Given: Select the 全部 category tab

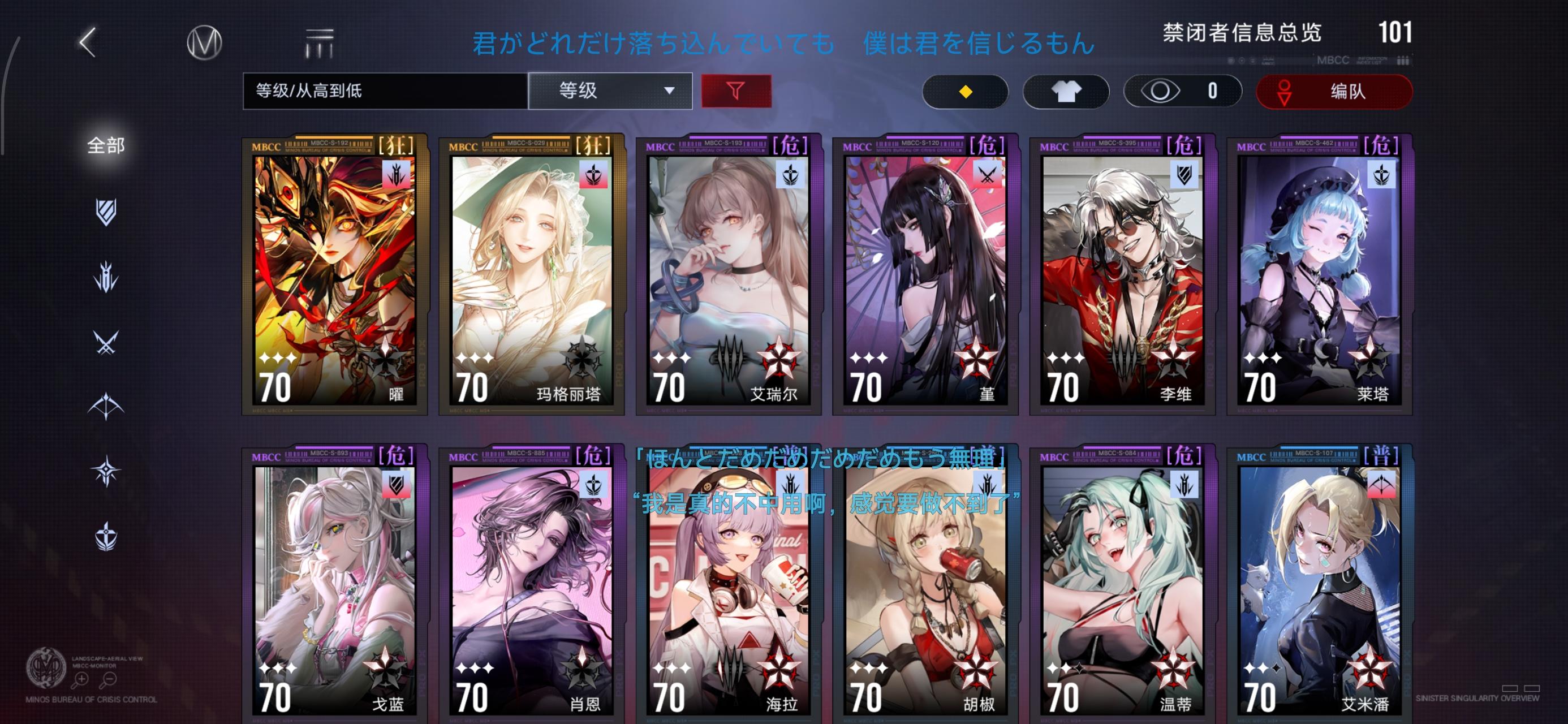Looking at the screenshot, I should [x=106, y=145].
